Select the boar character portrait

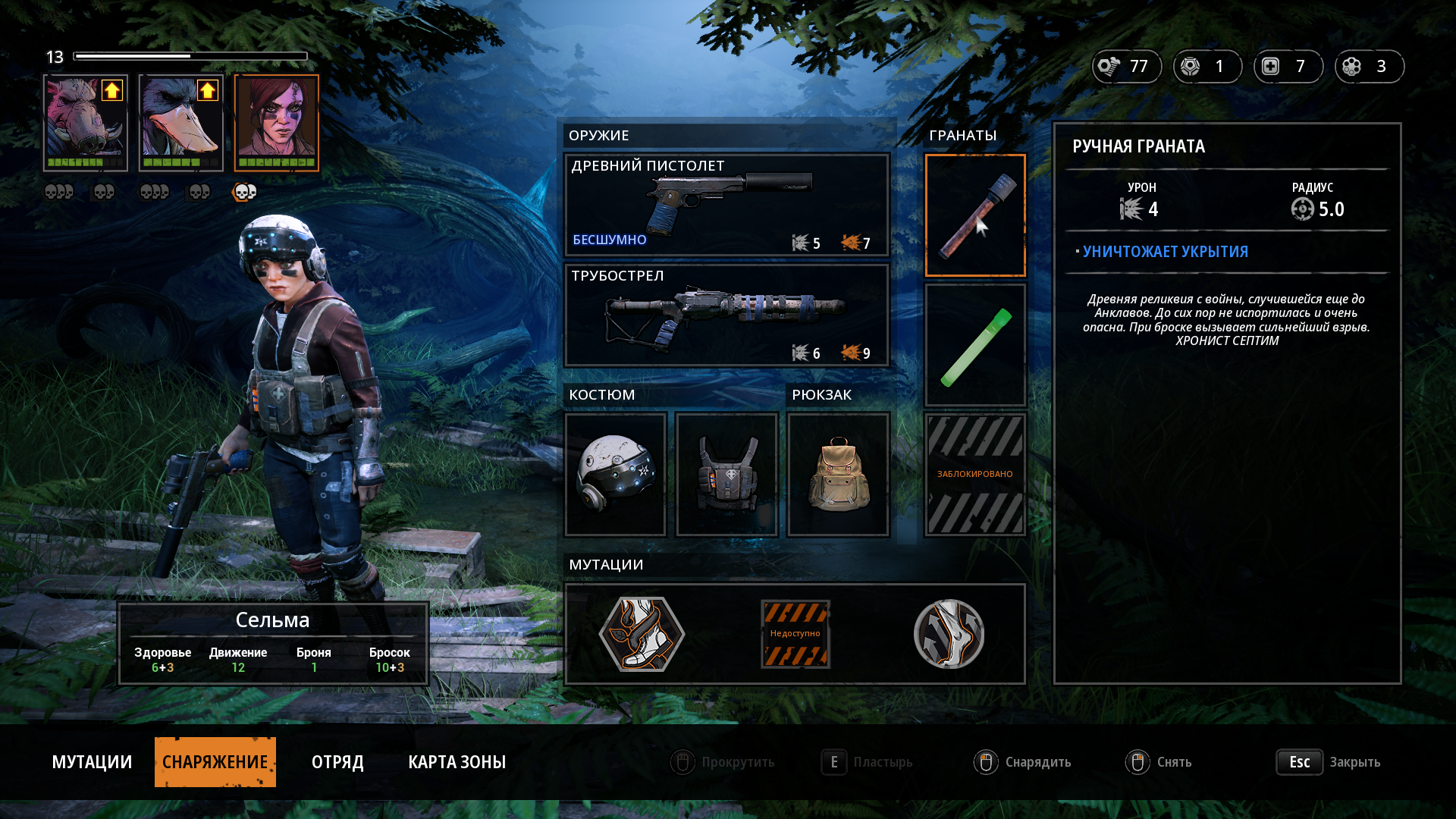tap(86, 122)
